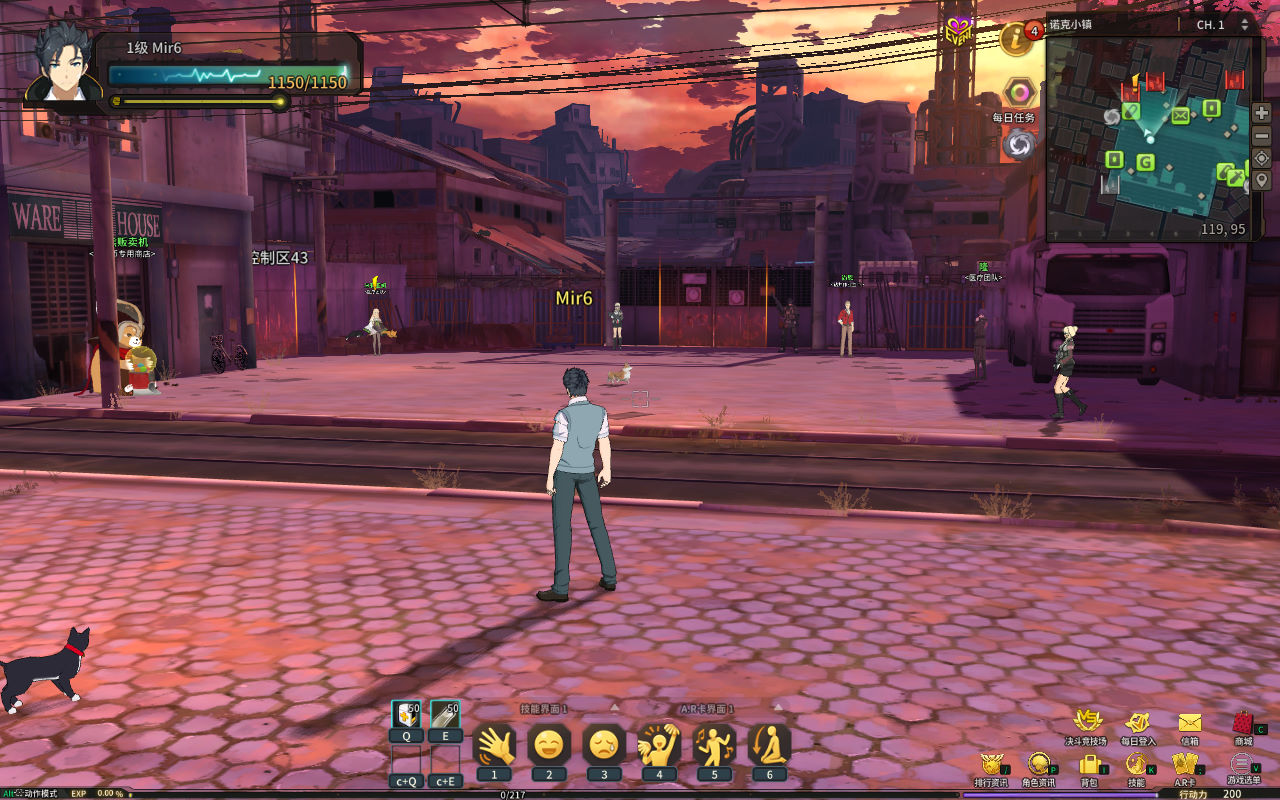The width and height of the screenshot is (1280, 800).
Task: Open the 每日任务 daily quest icon
Action: pos(1020,93)
